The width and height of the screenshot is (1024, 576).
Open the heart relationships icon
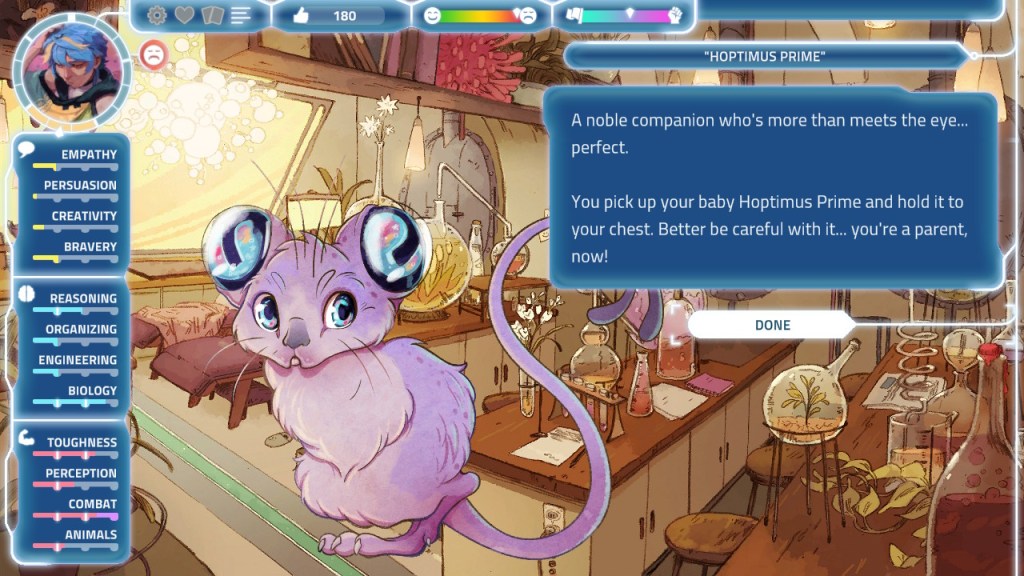(185, 15)
